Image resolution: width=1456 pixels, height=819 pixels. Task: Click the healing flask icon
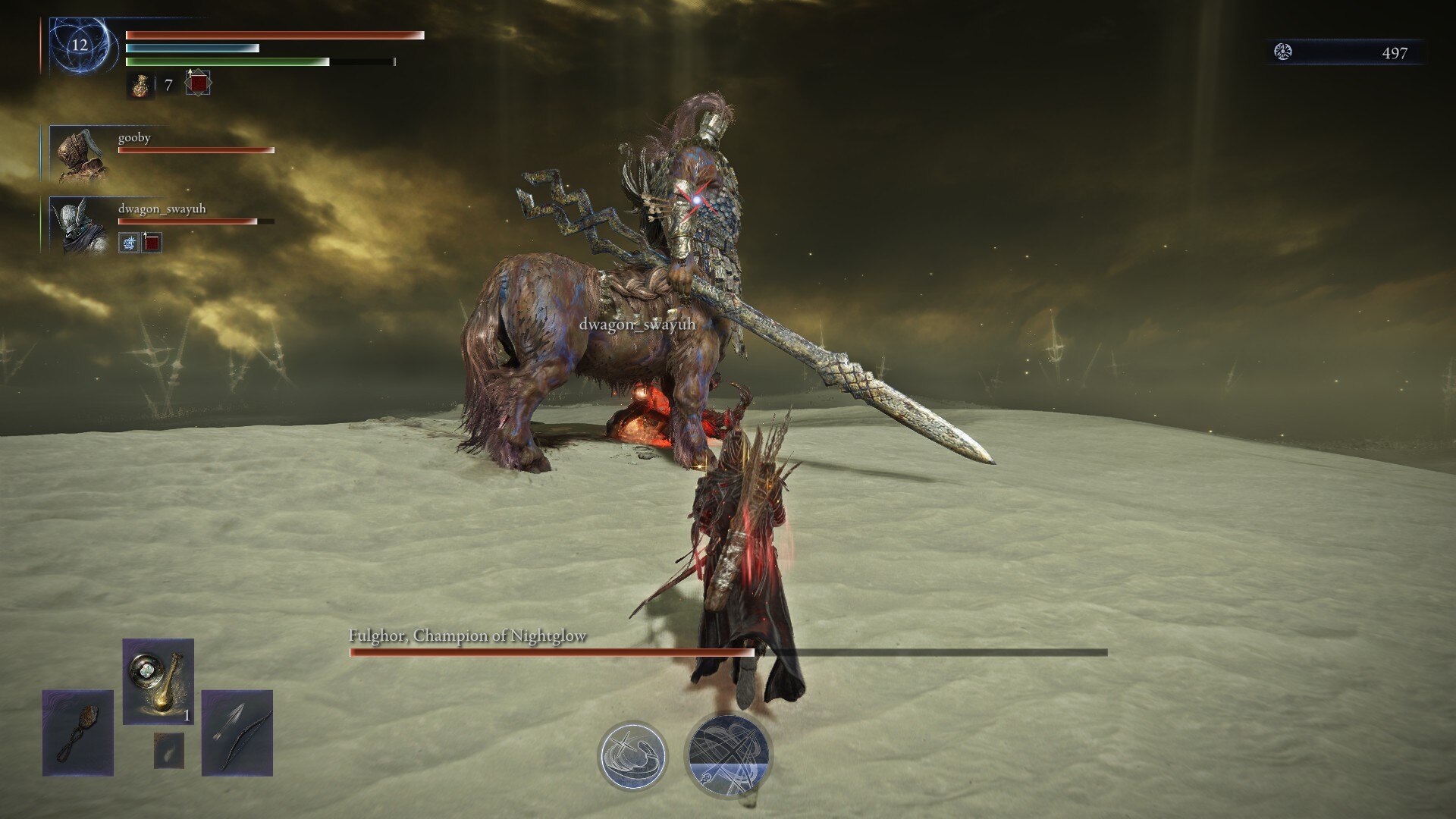pos(140,85)
